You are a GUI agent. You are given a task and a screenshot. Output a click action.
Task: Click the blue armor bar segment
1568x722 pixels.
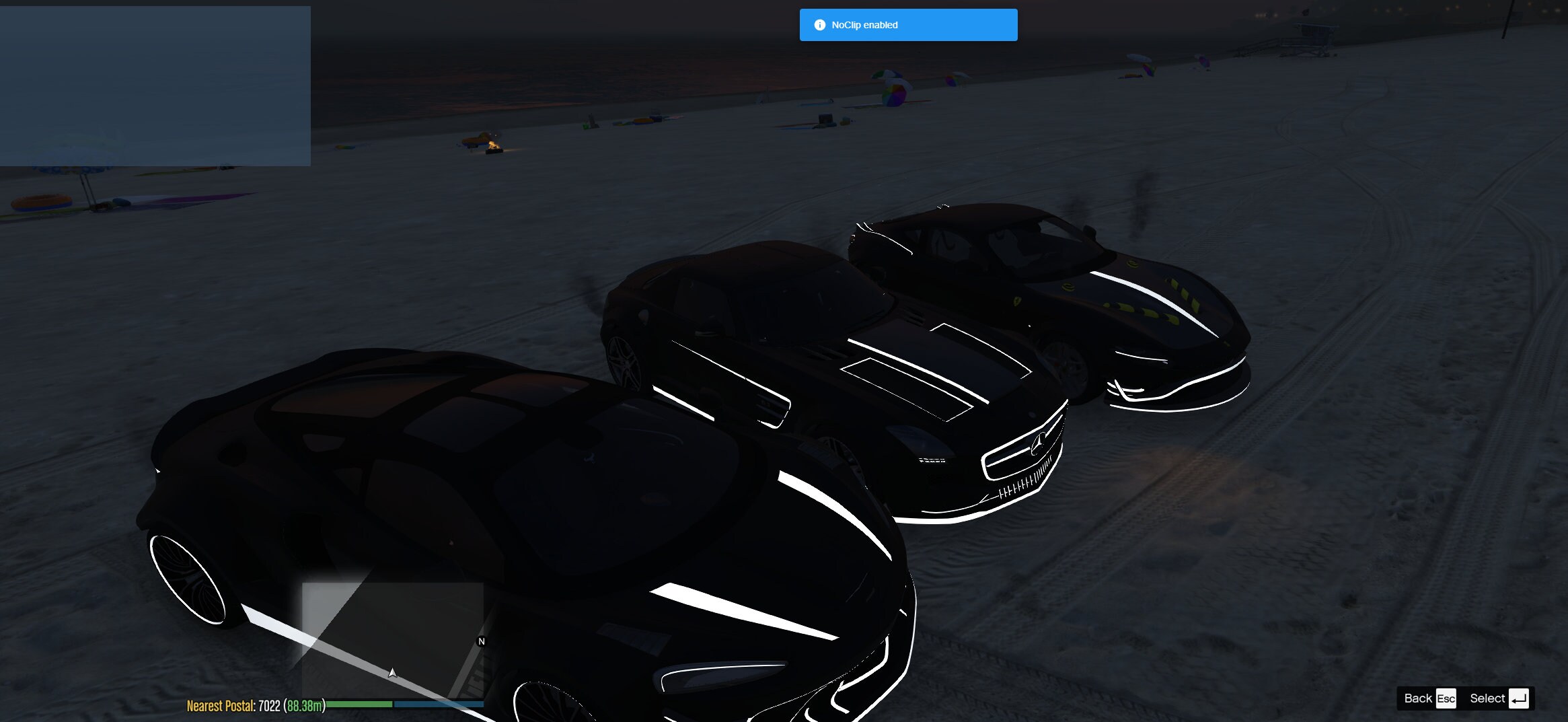437,705
